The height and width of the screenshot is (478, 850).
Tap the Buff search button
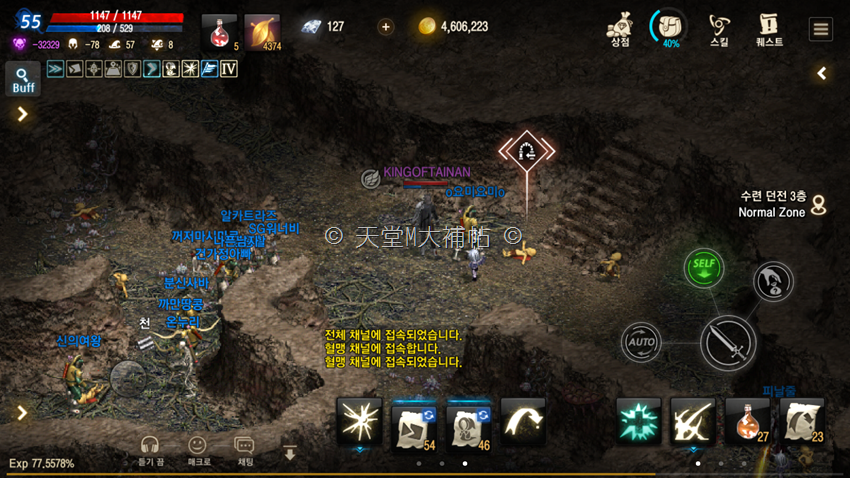23,79
